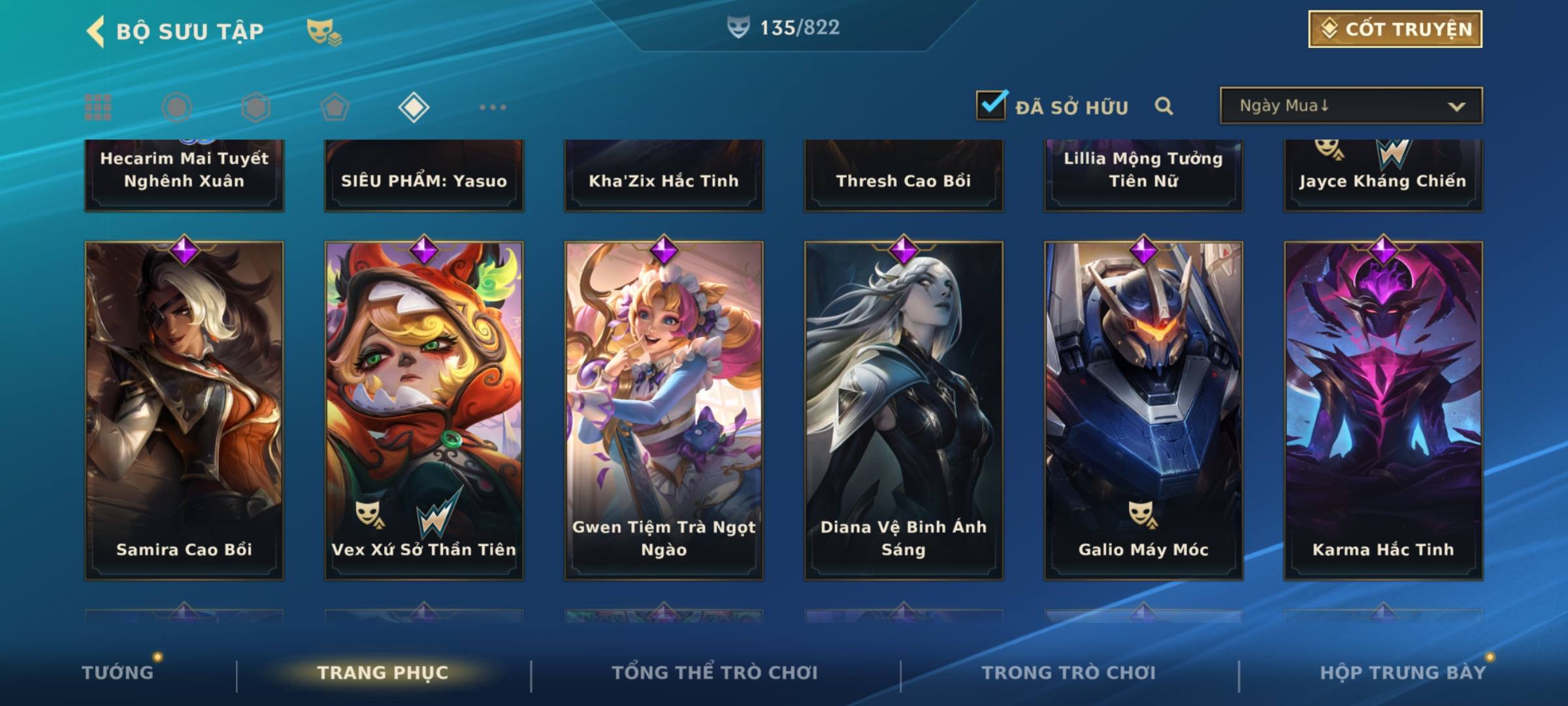Open the skin search magnifier
Viewport: 1568px width, 706px height.
point(1164,106)
